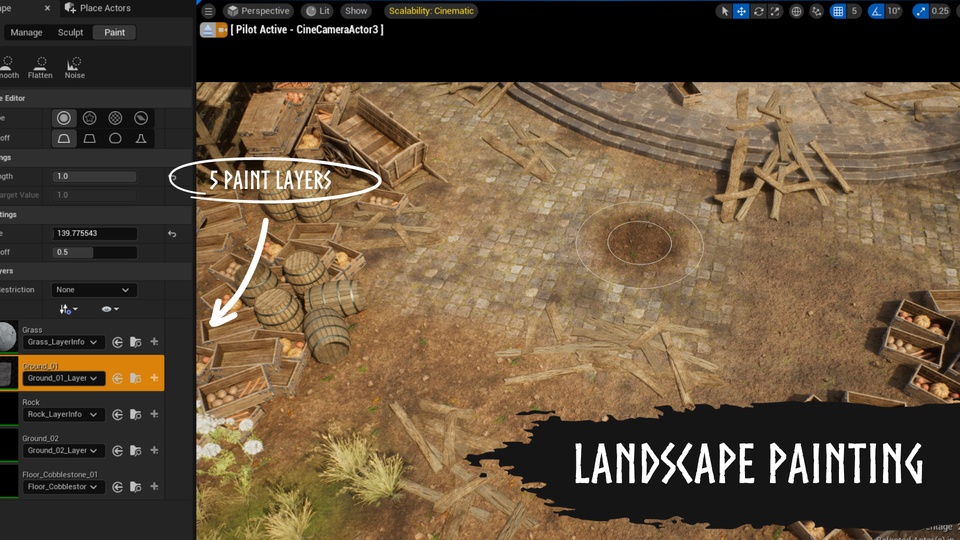Open the viewport Show menu
The image size is (960, 540).
point(355,11)
